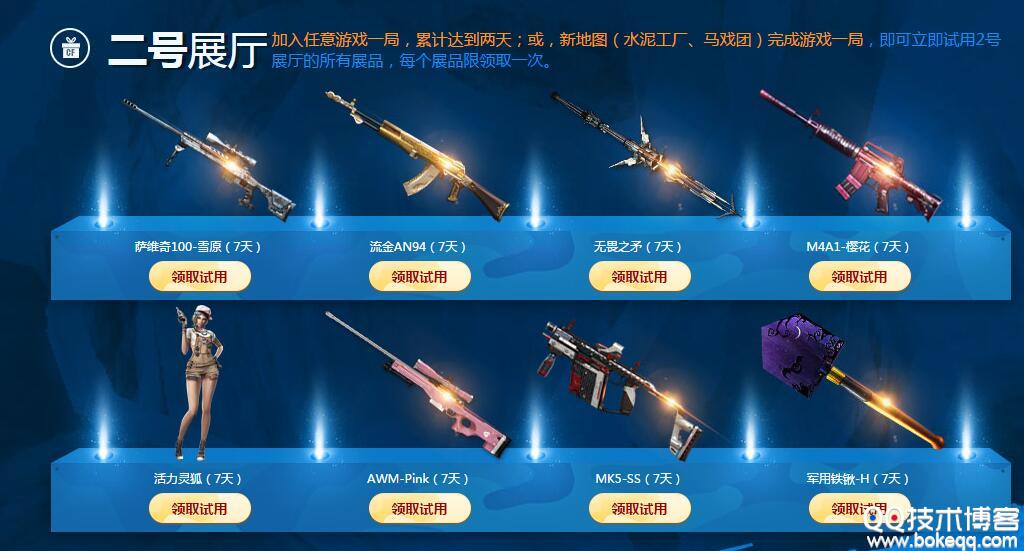This screenshot has height=551, width=1024.
Task: Claim the 无畏之矛 trial
Action: [639, 277]
